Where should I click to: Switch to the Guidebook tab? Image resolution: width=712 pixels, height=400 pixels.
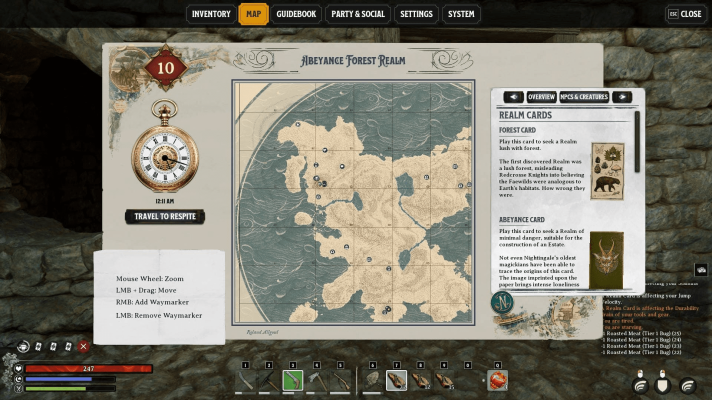(x=296, y=14)
